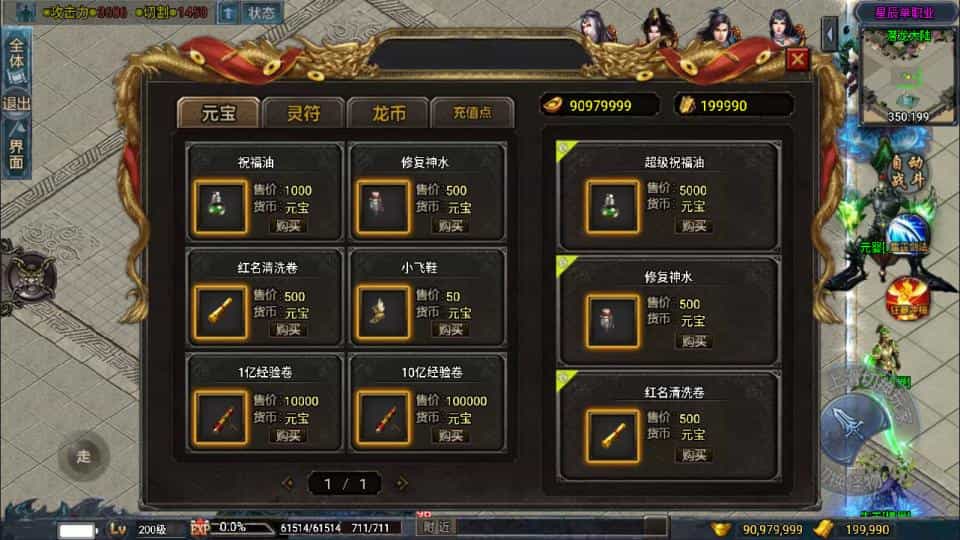Image resolution: width=960 pixels, height=540 pixels.
Task: Select the 元宝 tab
Action: (x=218, y=113)
